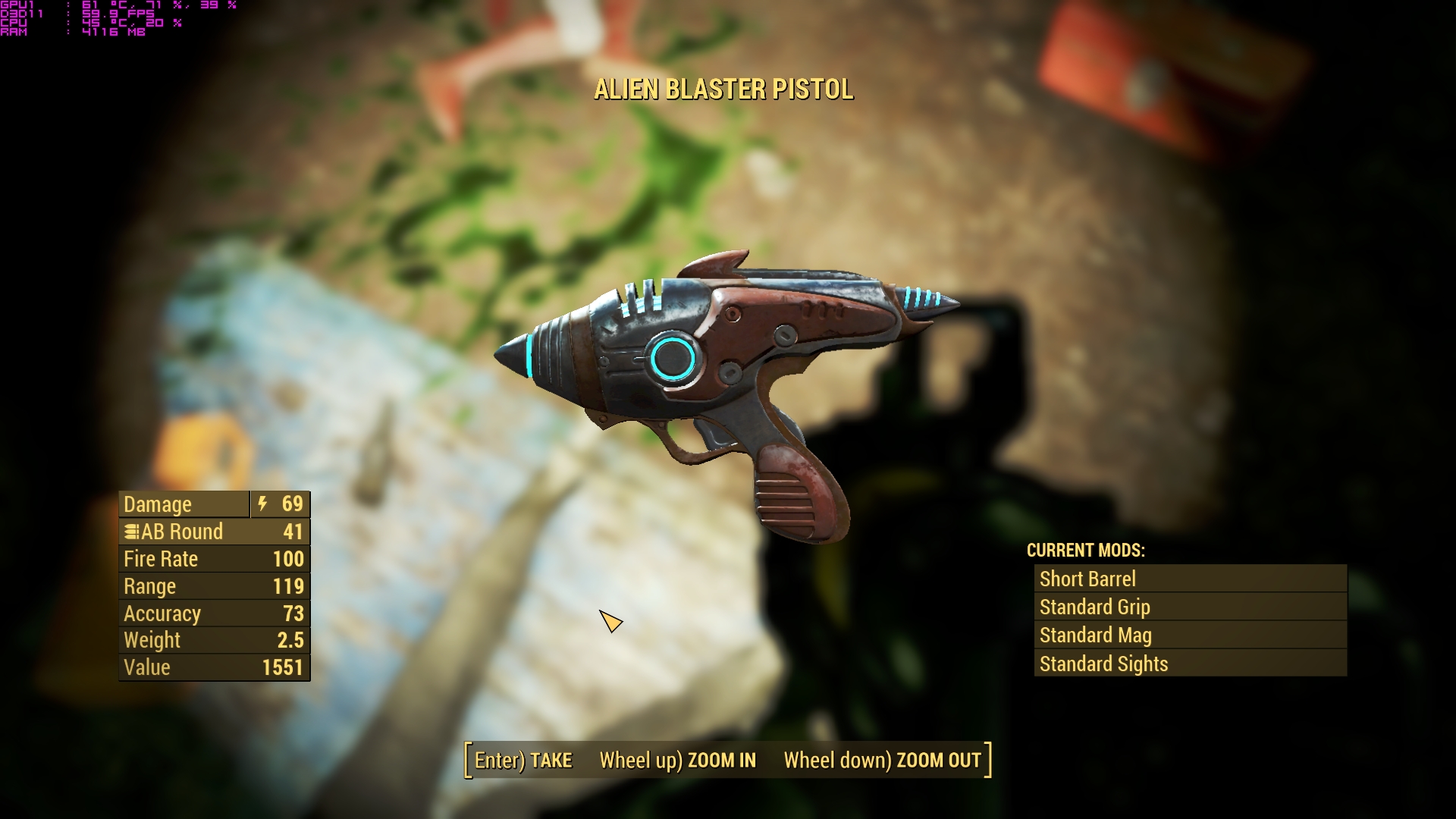Click the GPU1 temperature readout in the overlay

[91, 5]
